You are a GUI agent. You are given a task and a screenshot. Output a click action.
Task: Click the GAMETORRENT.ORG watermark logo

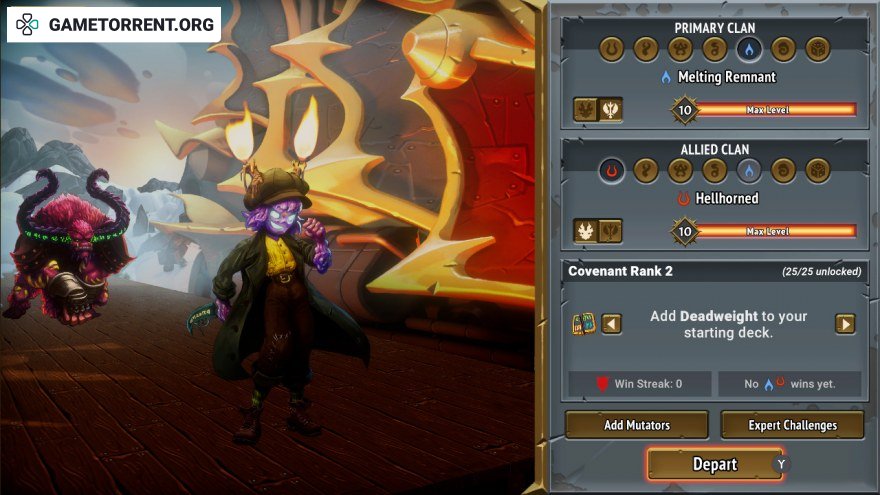115,24
